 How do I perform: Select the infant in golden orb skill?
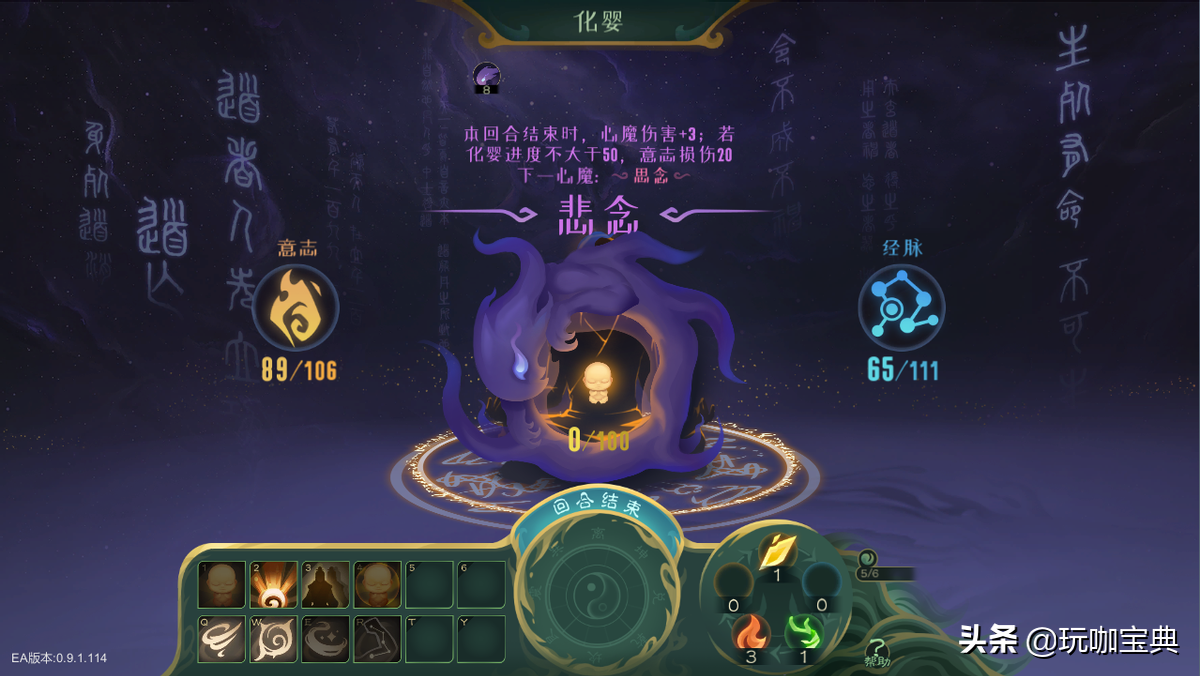(x=377, y=585)
